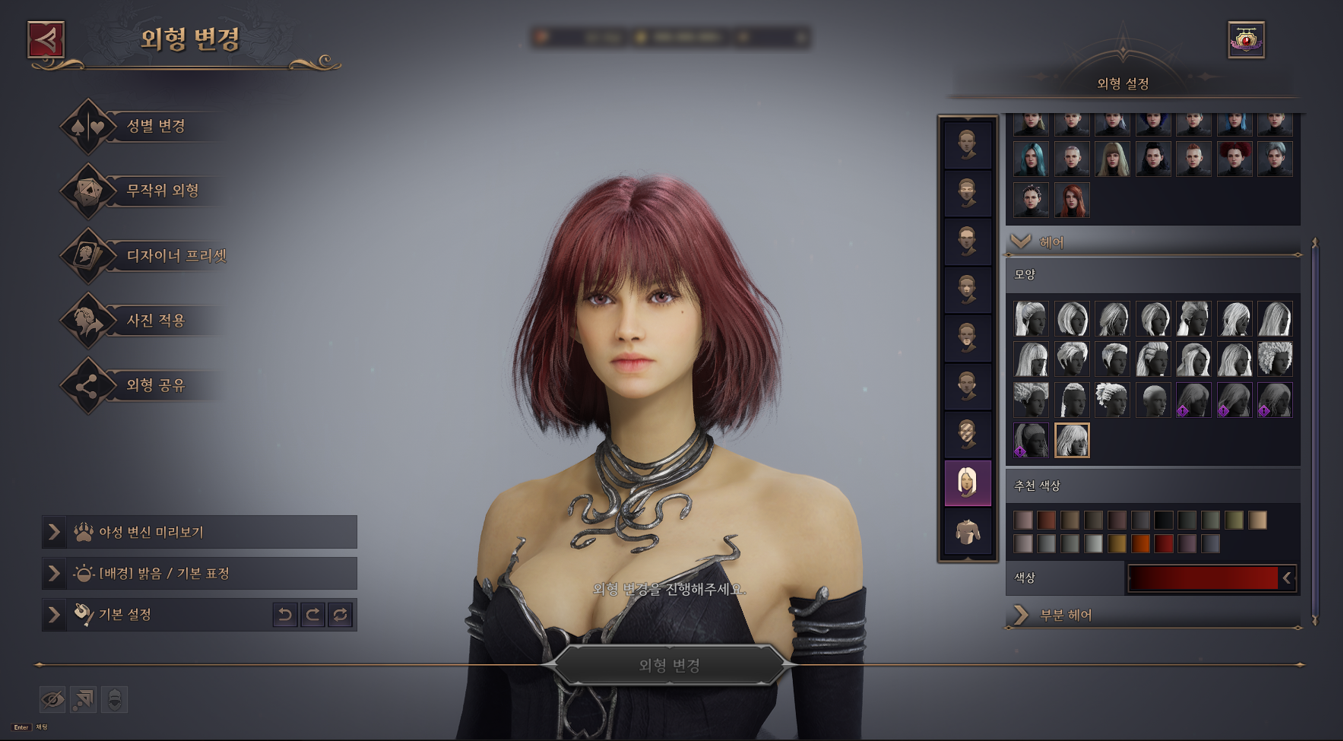The height and width of the screenshot is (741, 1343).
Task: Open the 성별 변경 gender change option
Action: pyautogui.click(x=155, y=126)
